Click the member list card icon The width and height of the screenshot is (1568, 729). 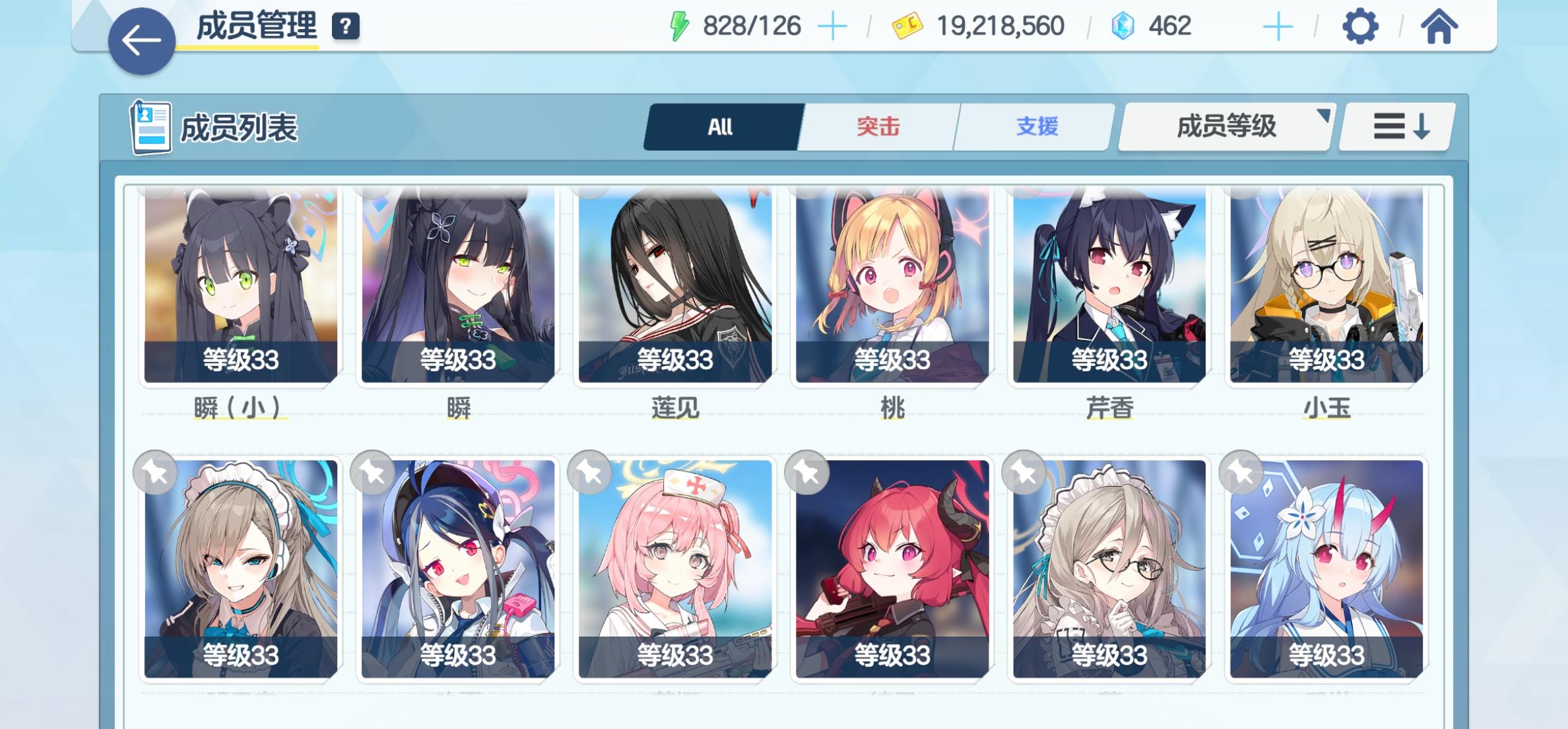(x=149, y=125)
